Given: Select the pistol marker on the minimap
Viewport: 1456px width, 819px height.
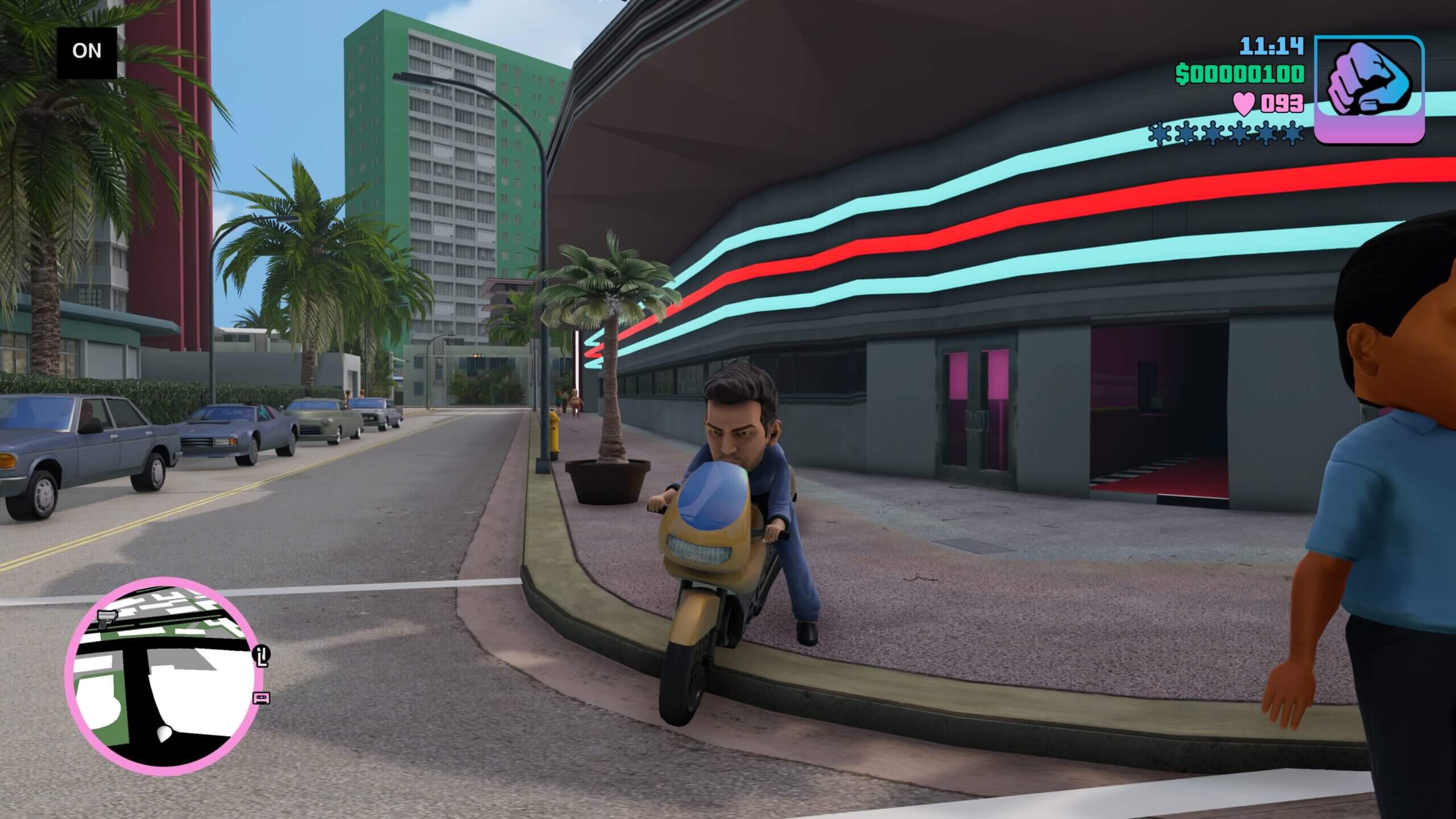Looking at the screenshot, I should coord(106,618).
